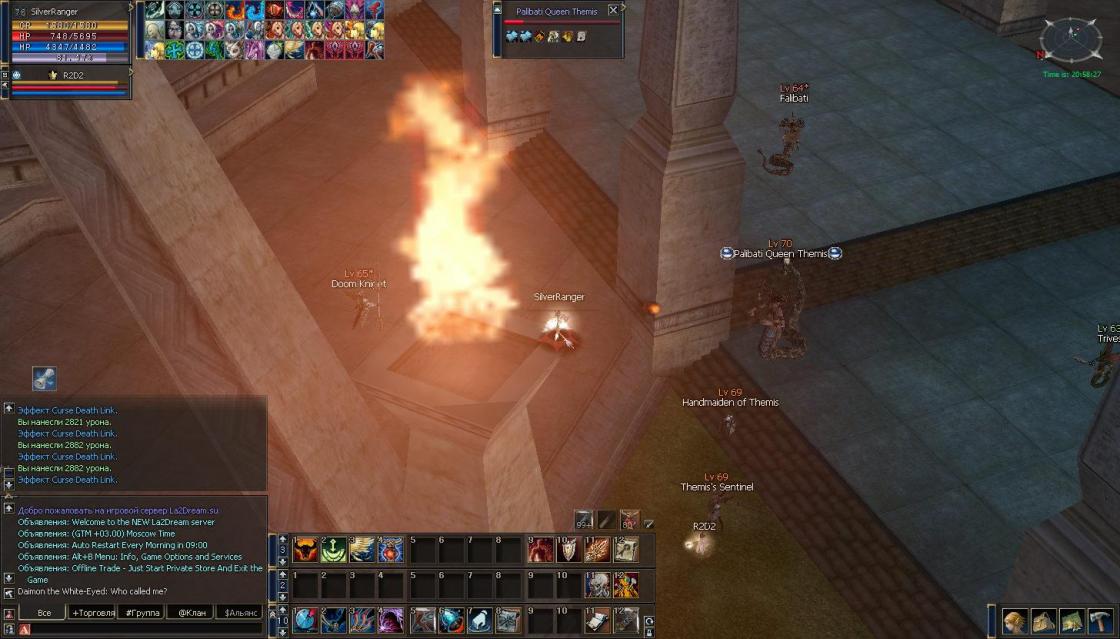The image size is (1120, 639).
Task: Click the compass minimap
Action: point(1069,39)
